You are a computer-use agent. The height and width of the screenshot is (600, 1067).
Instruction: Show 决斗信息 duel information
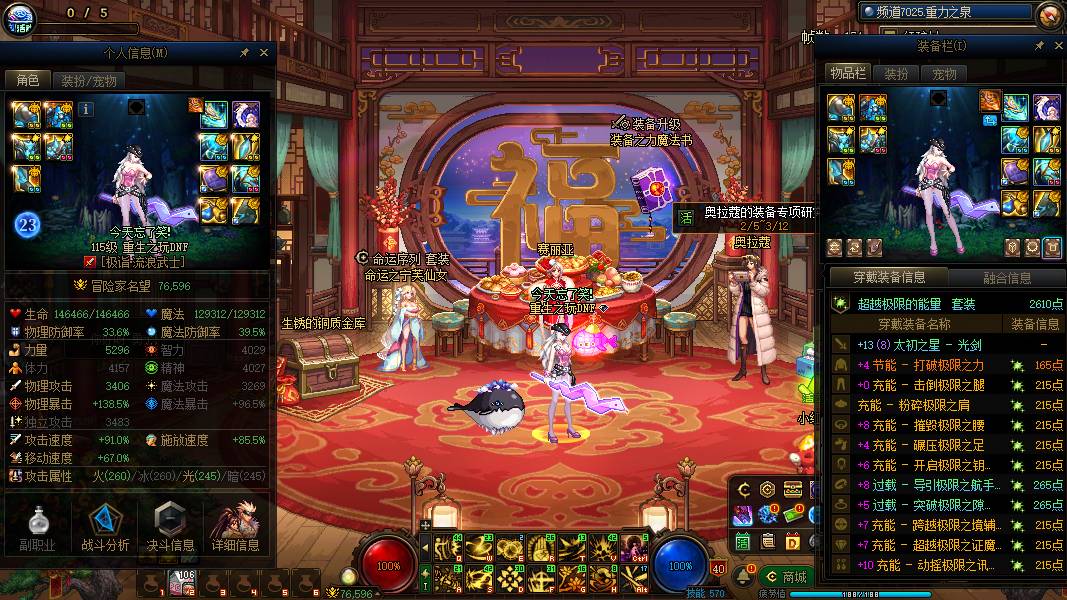click(171, 528)
